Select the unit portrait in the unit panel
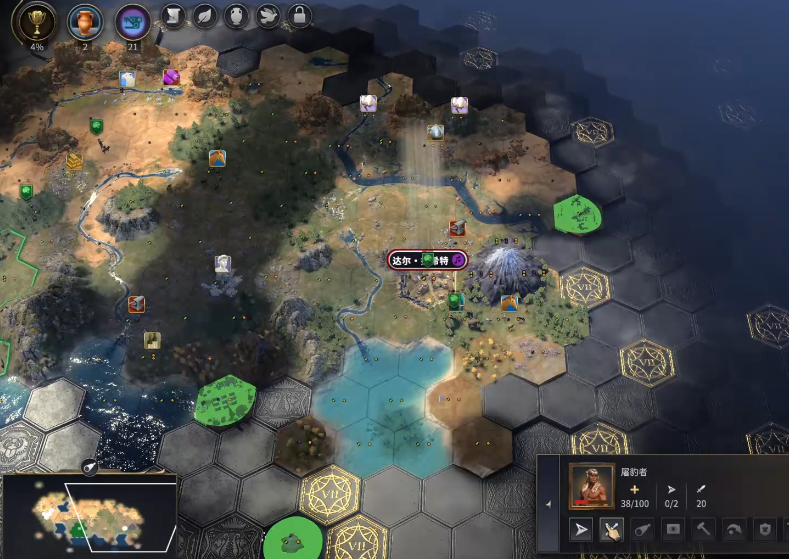 tap(593, 485)
